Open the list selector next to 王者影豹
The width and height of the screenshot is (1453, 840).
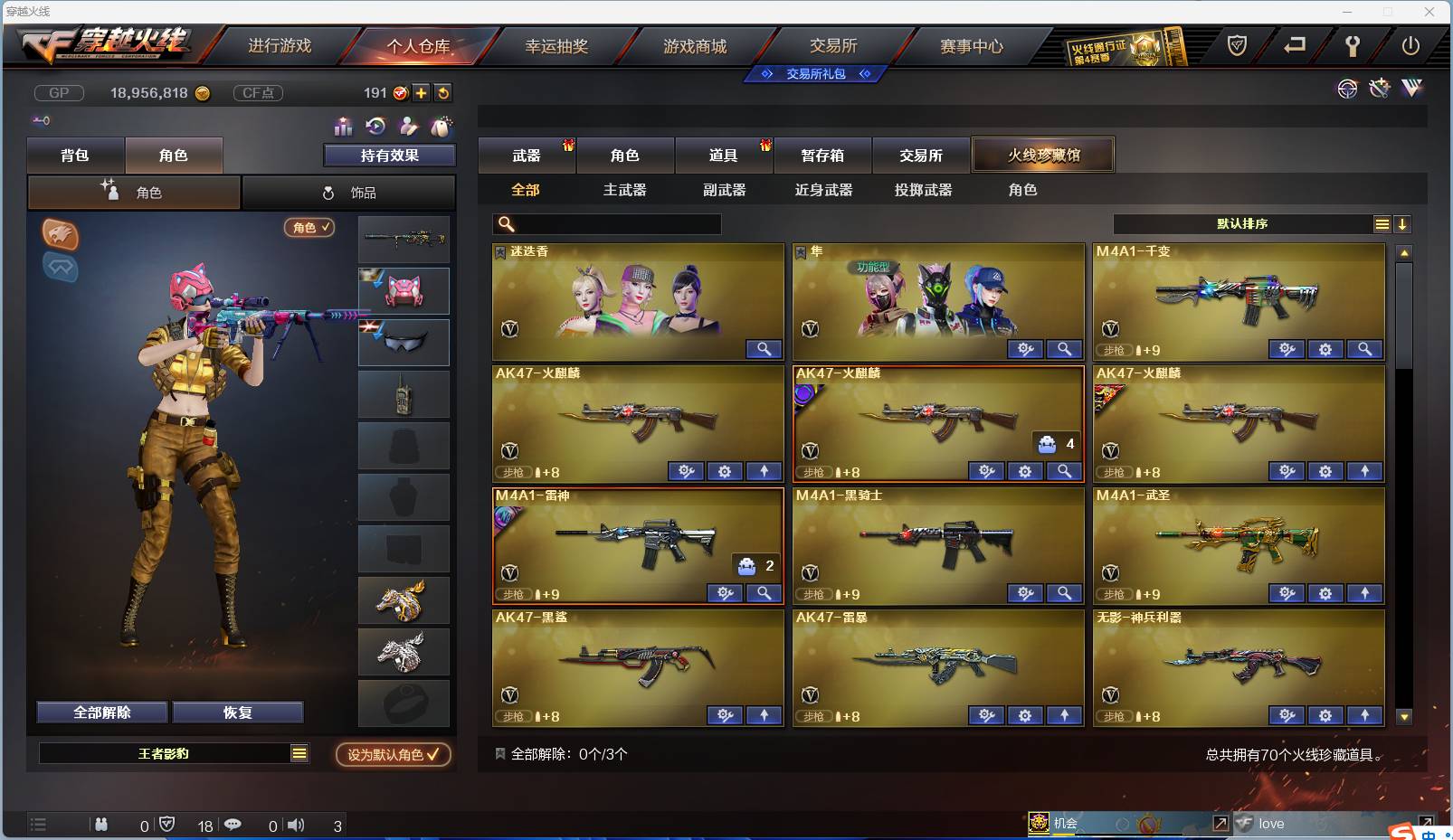[x=300, y=752]
